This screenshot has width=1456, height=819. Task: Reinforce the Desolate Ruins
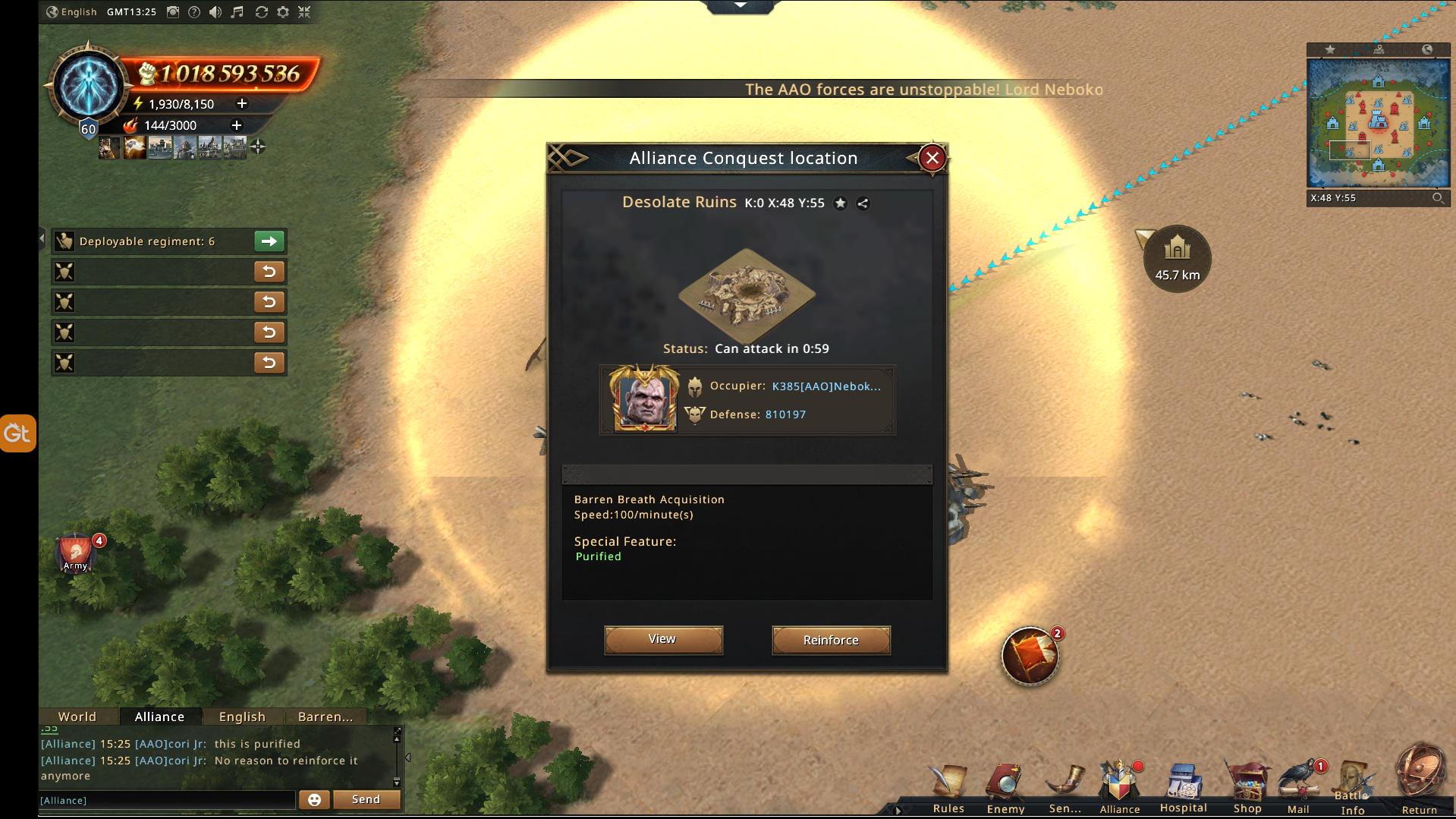[x=831, y=640]
